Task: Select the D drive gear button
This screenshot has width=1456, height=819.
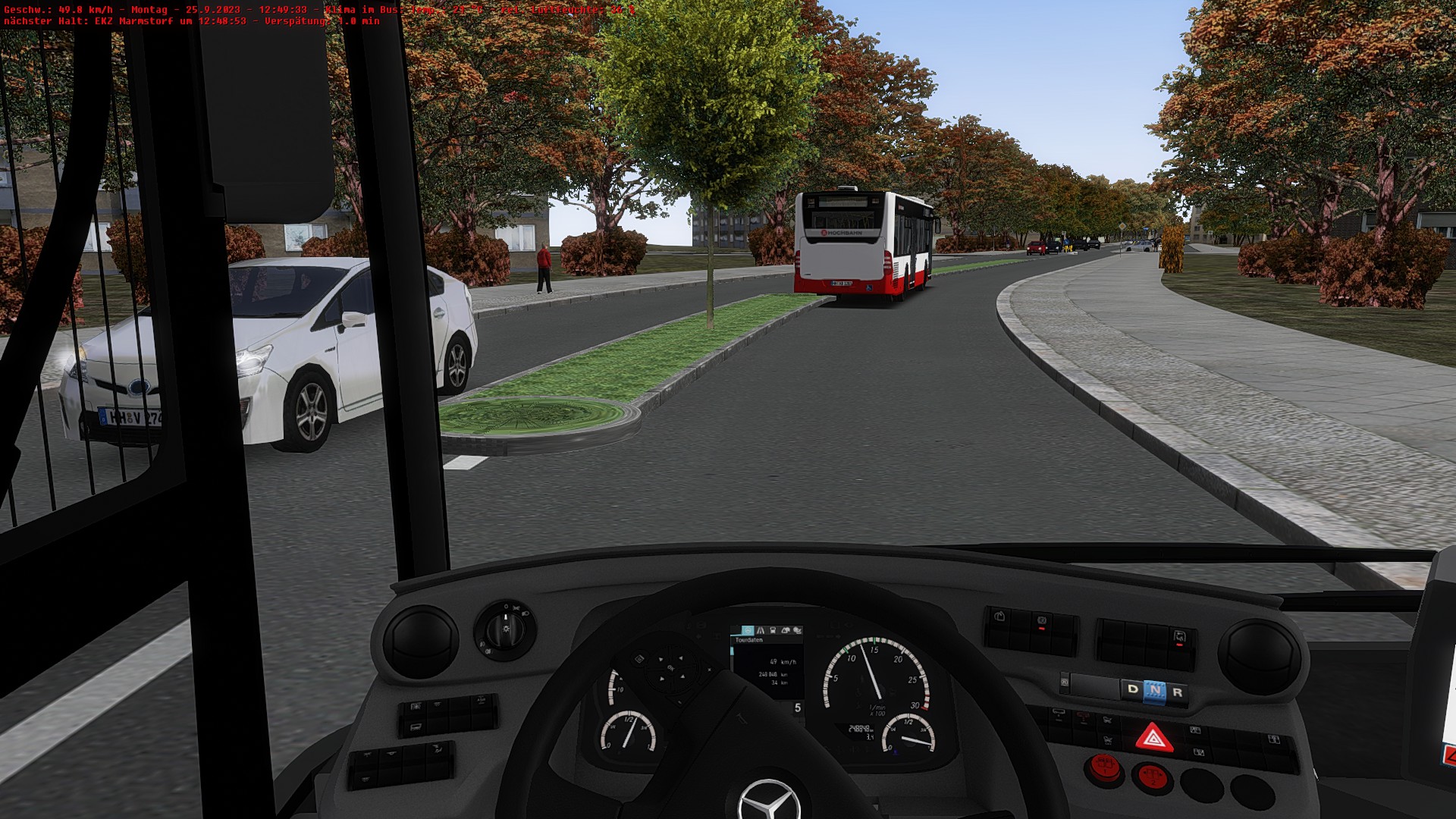Action: (x=1132, y=689)
